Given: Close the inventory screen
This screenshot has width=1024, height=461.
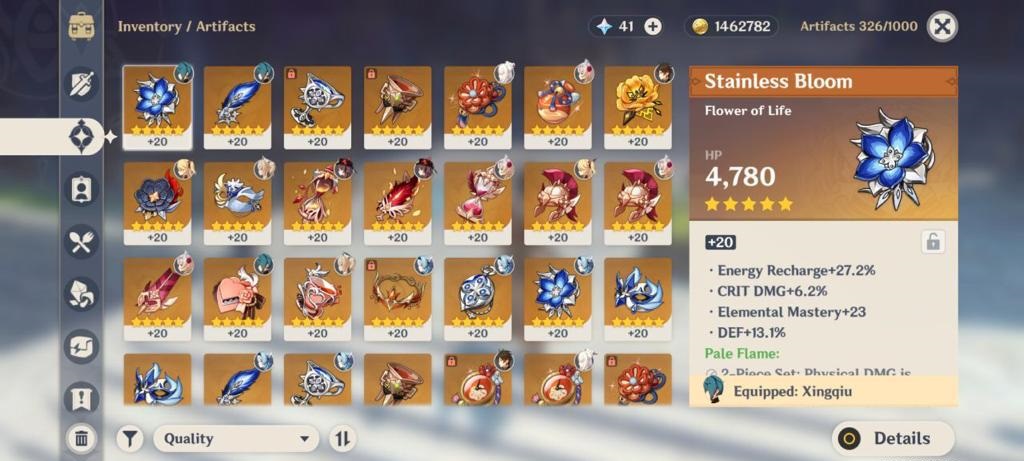Looking at the screenshot, I should (x=942, y=27).
